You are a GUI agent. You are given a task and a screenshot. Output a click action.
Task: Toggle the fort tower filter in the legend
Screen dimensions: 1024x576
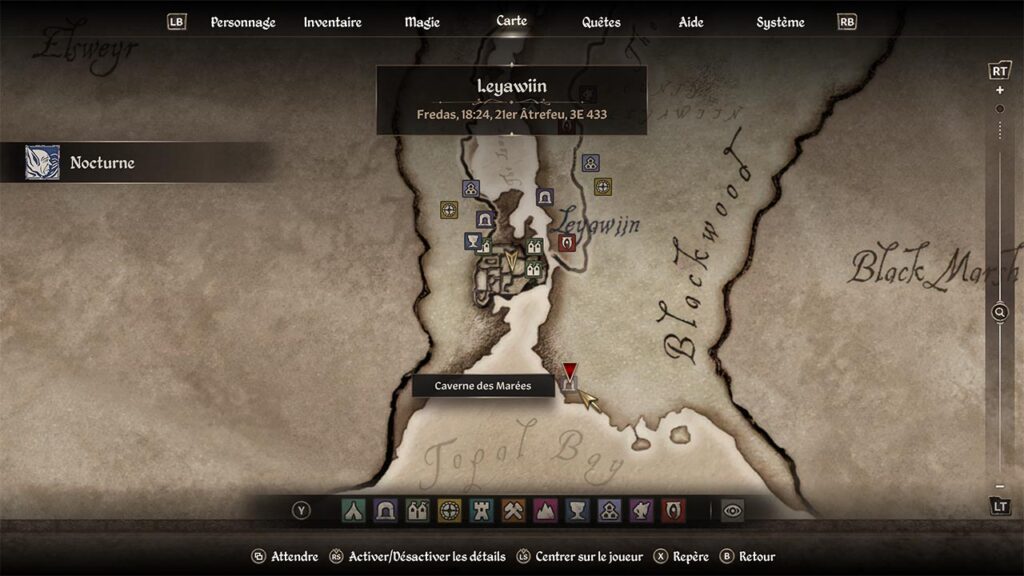[481, 511]
